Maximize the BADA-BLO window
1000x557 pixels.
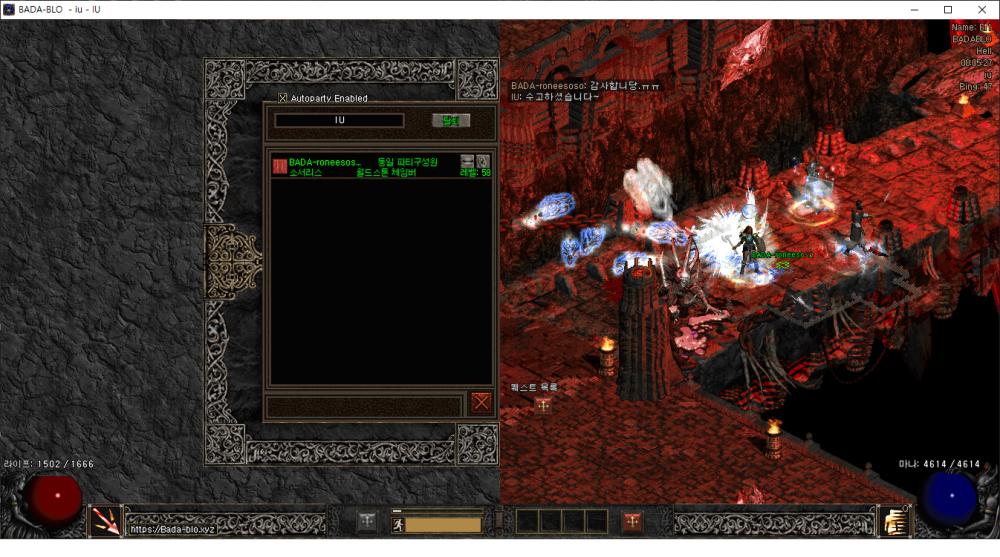tap(948, 10)
